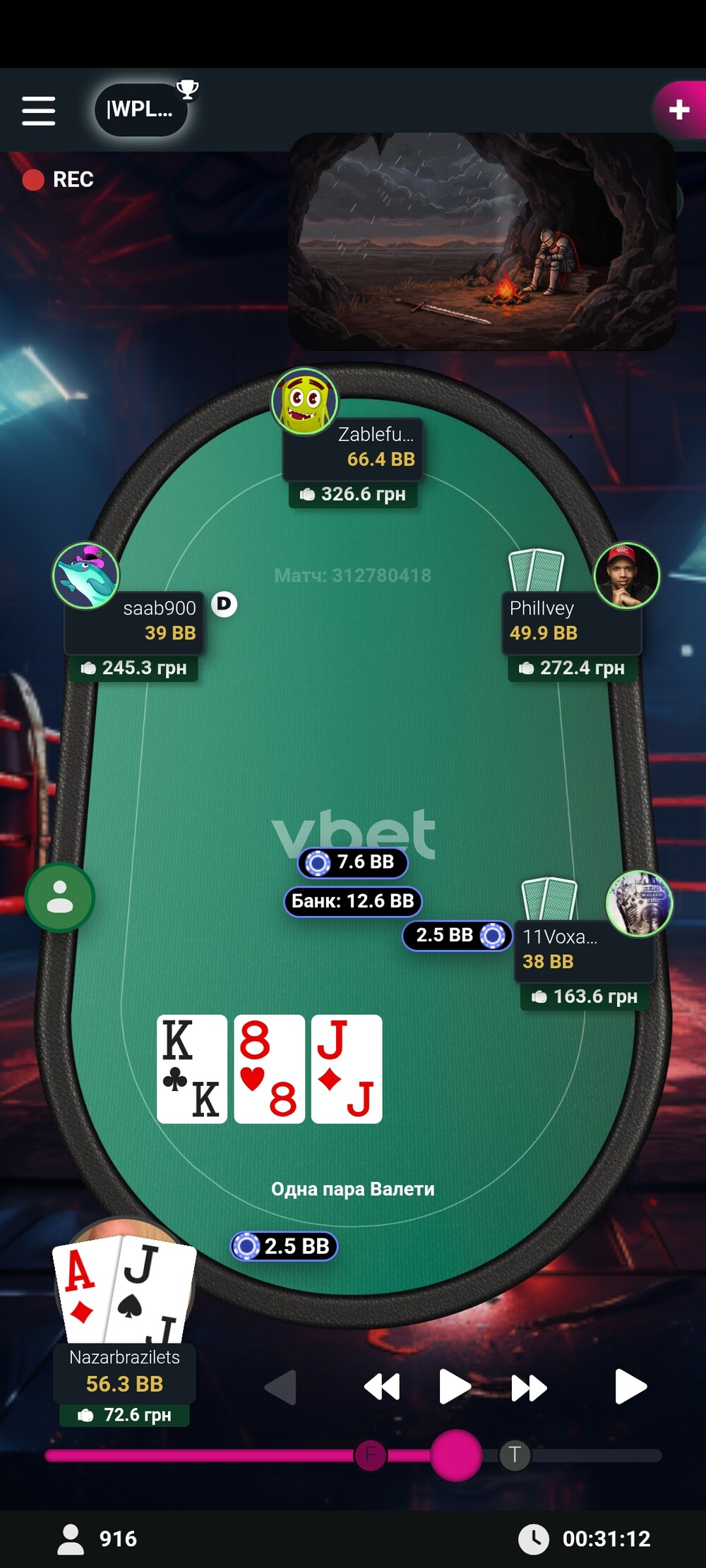
Task: Take the empty green seat icon
Action: point(60,898)
